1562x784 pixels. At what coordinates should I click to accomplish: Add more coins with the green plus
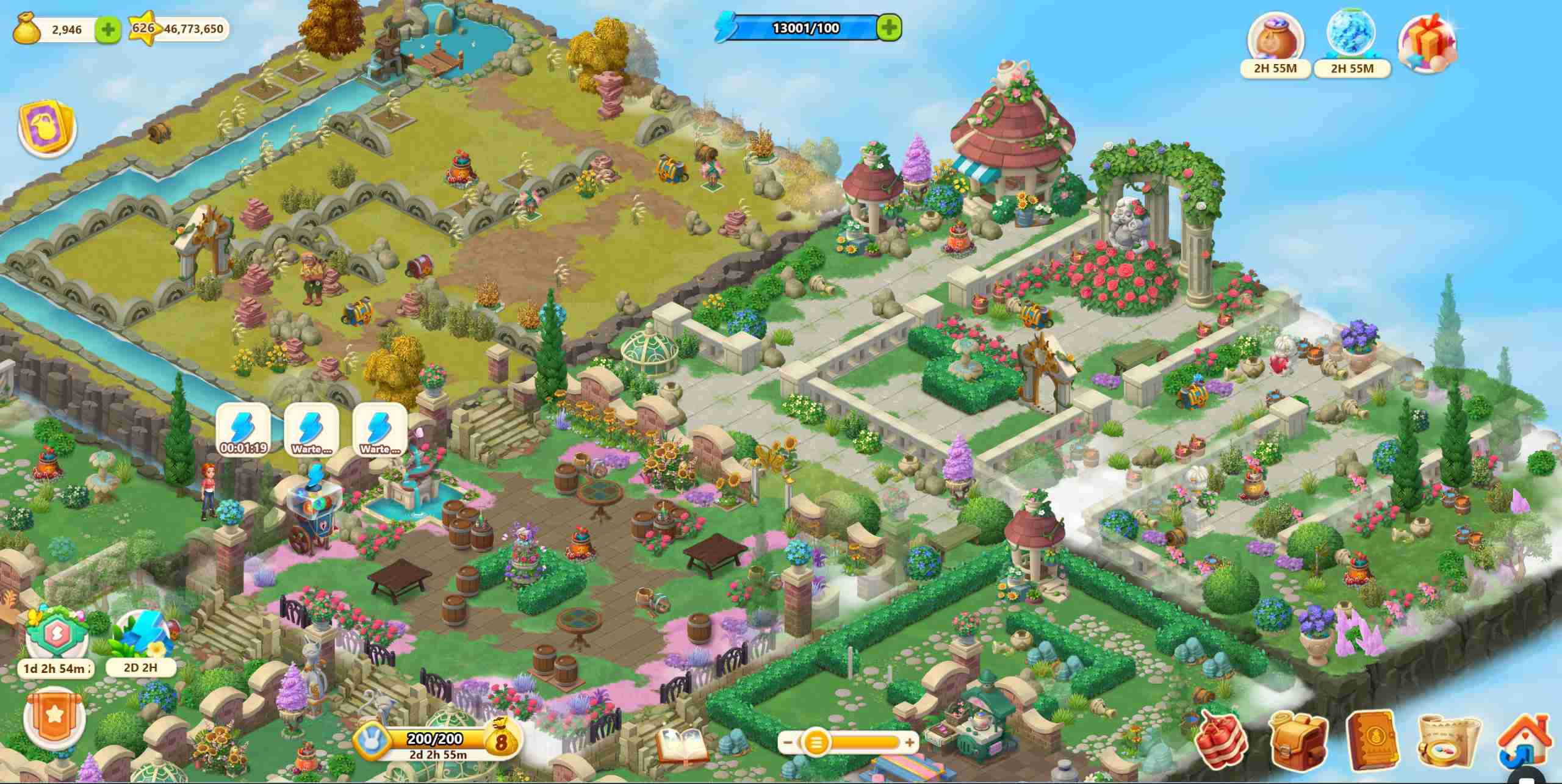point(109,29)
